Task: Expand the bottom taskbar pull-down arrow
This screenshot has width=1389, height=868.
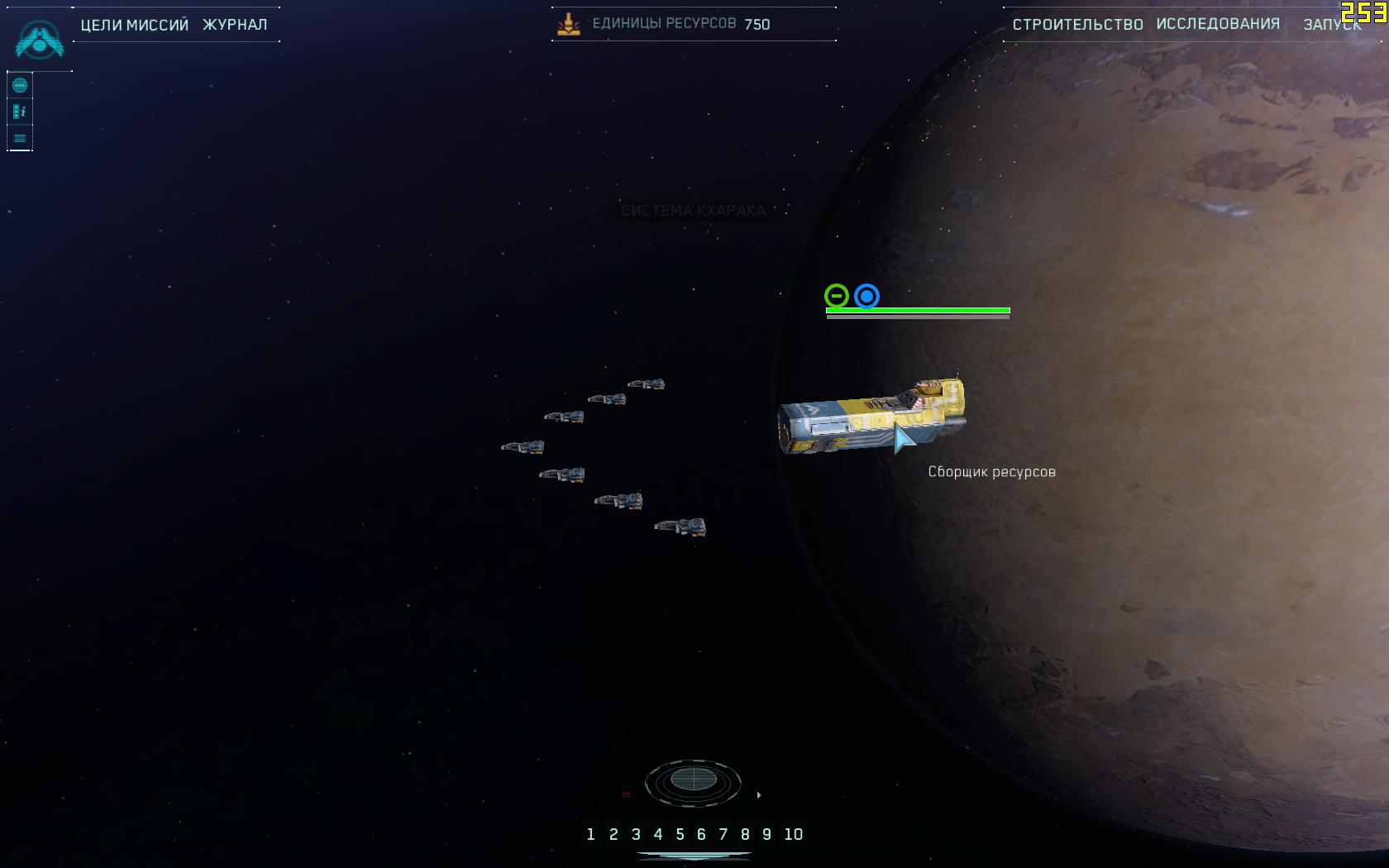Action: coord(694,857)
